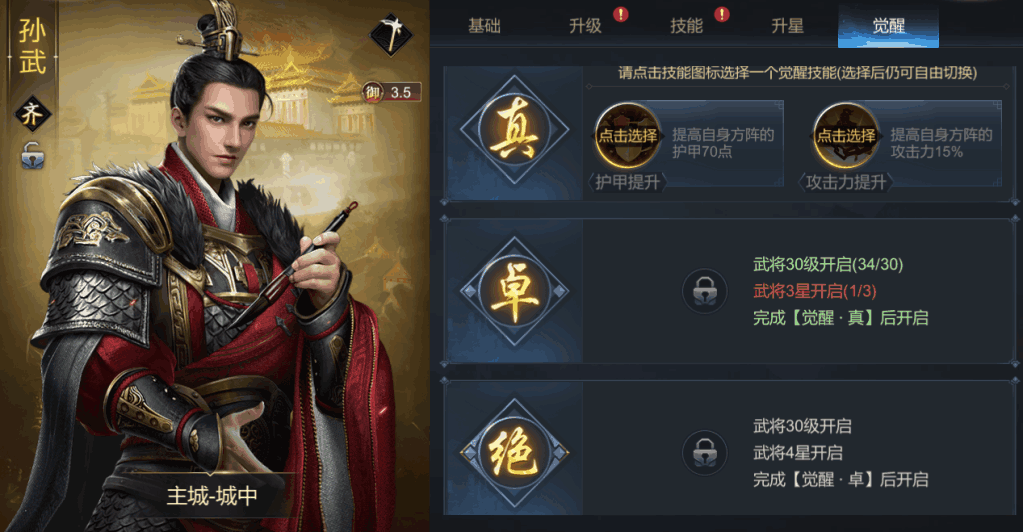The width and height of the screenshot is (1023, 532).
Task: Click the highlighted 觉醒 tab
Action: [888, 26]
